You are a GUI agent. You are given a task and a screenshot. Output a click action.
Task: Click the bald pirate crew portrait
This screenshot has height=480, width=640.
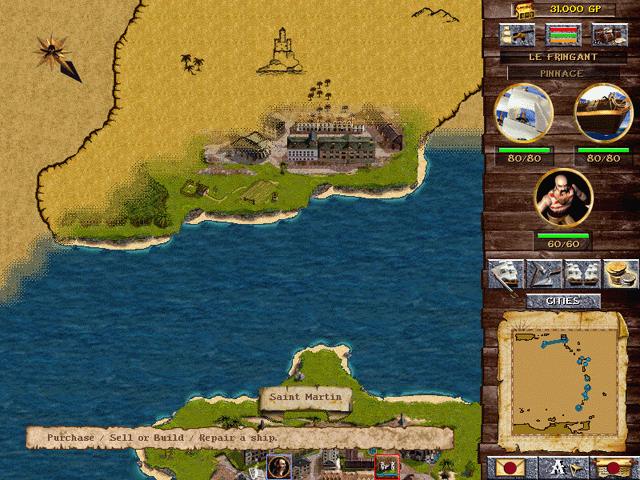coord(563,197)
